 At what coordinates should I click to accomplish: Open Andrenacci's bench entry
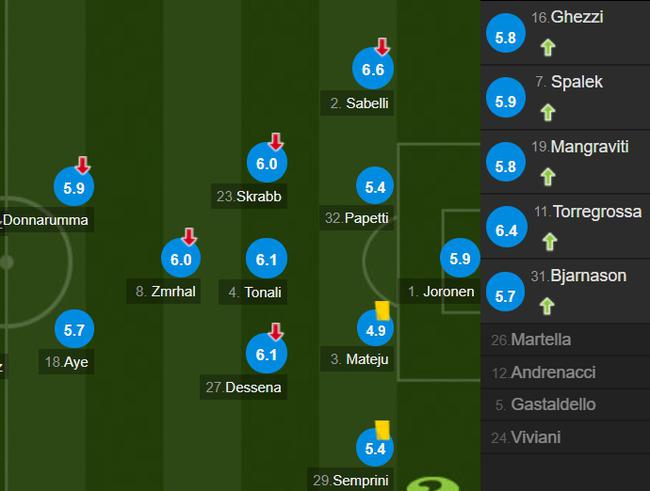(x=565, y=373)
